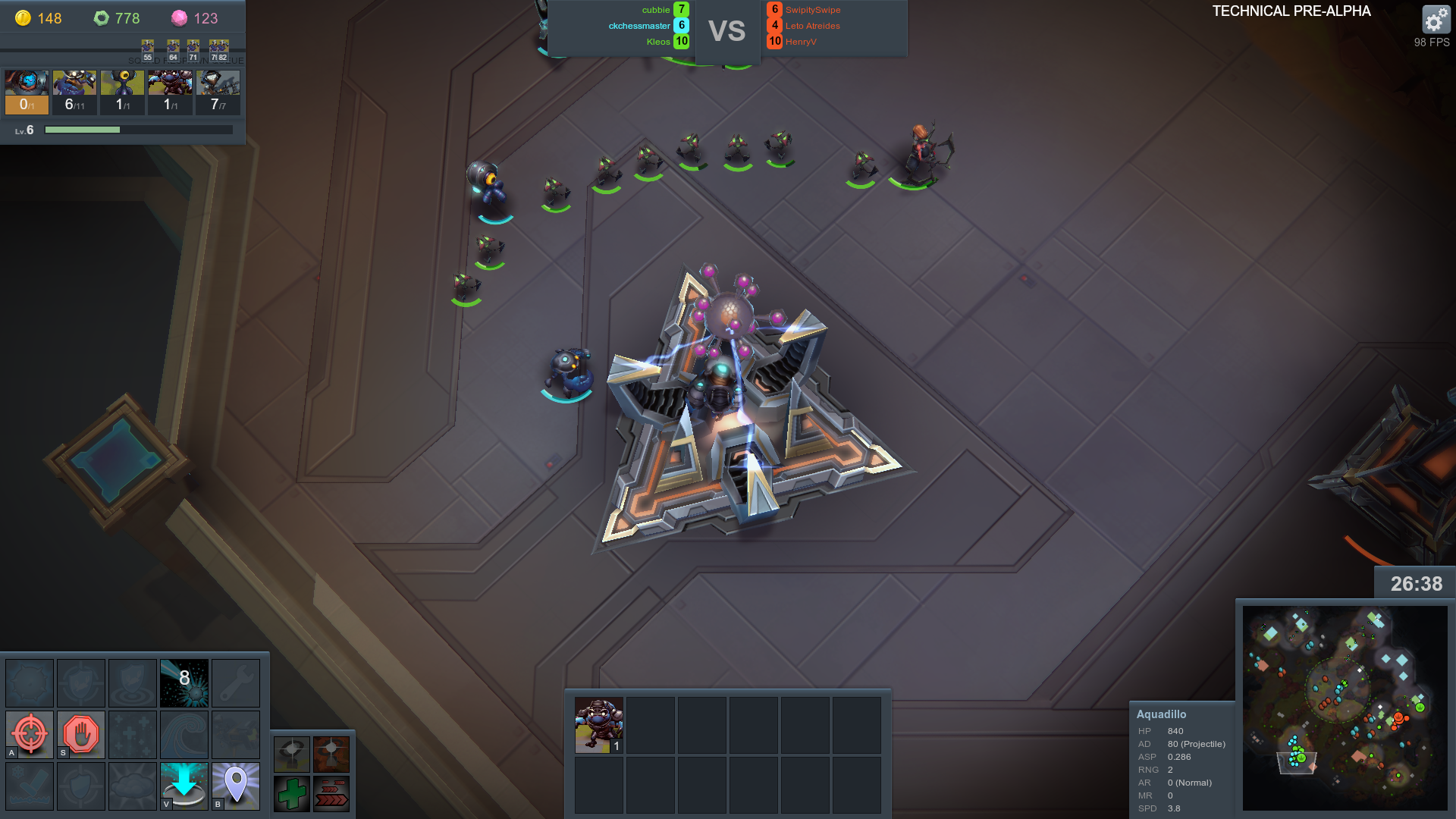
Task: Use the cyan down-arrow ability
Action: tap(184, 785)
